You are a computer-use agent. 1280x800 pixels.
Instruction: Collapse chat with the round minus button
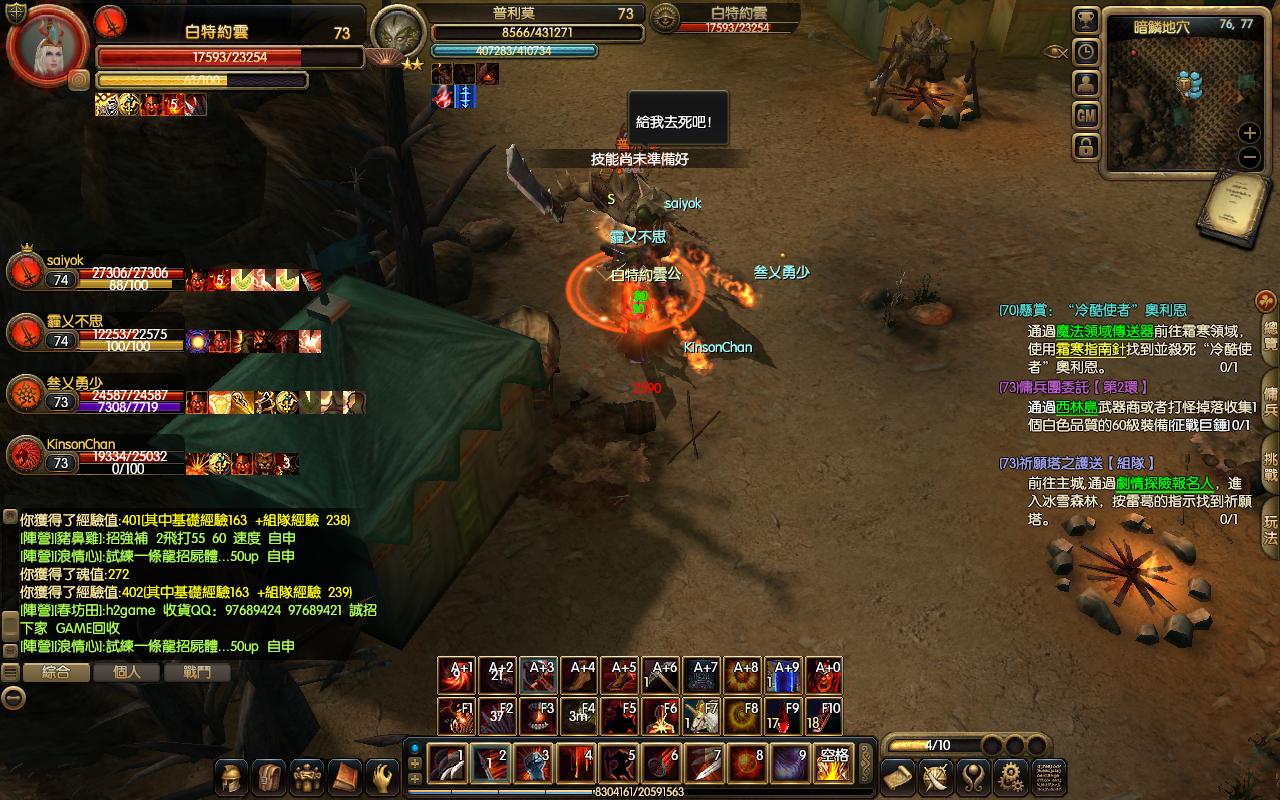pyautogui.click(x=13, y=698)
